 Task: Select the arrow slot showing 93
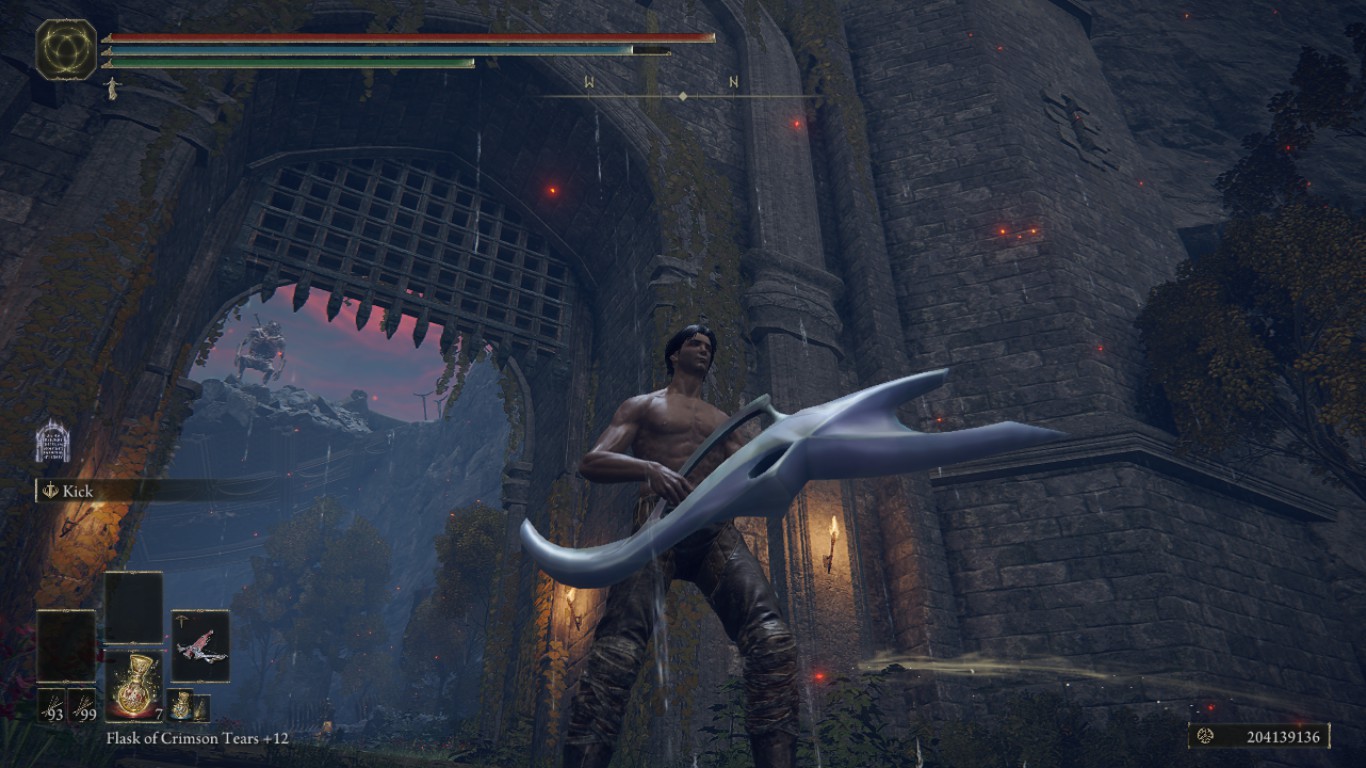point(52,705)
